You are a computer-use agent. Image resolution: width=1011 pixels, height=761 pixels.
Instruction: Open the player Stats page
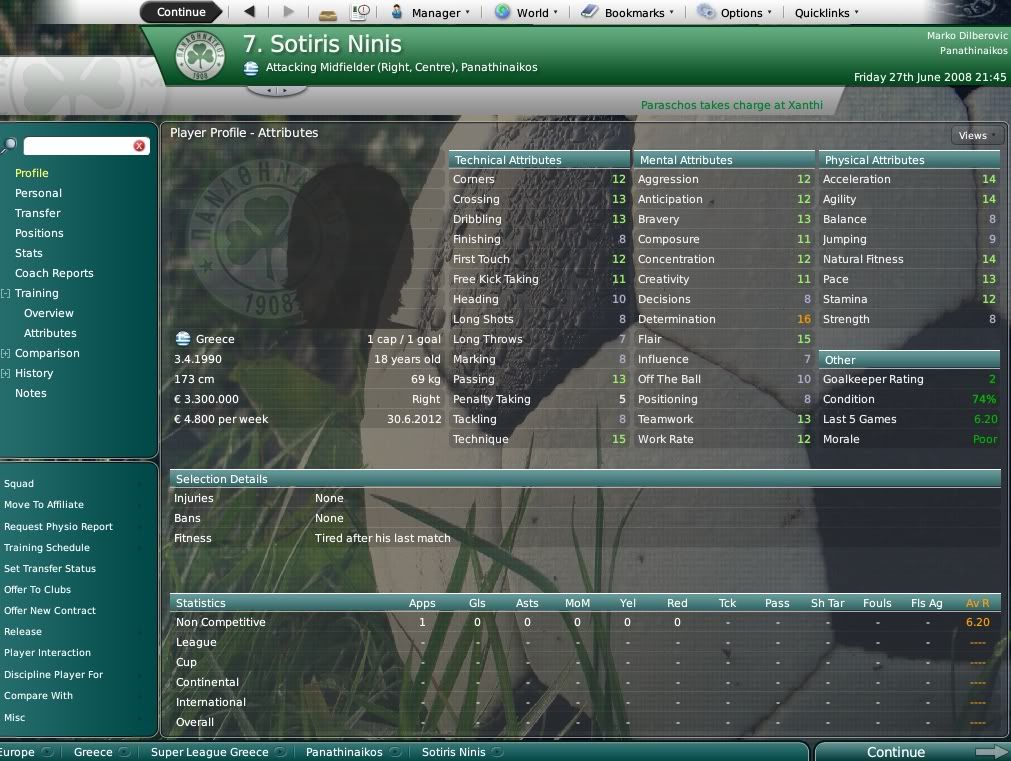(29, 253)
